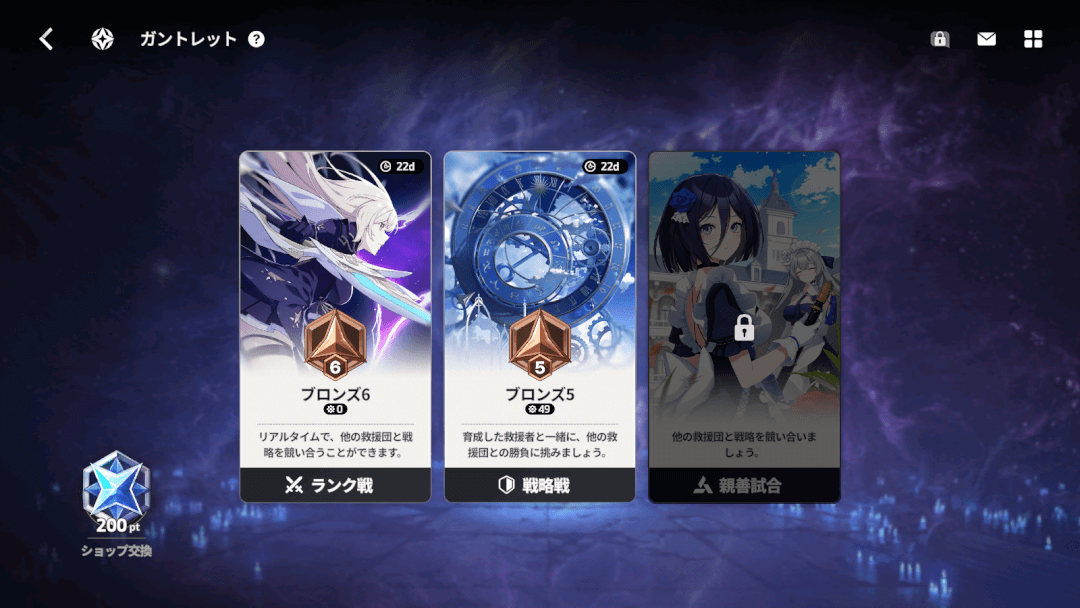Select the locked 親善試合 friendly match card
1080x608 pixels.
click(744, 326)
